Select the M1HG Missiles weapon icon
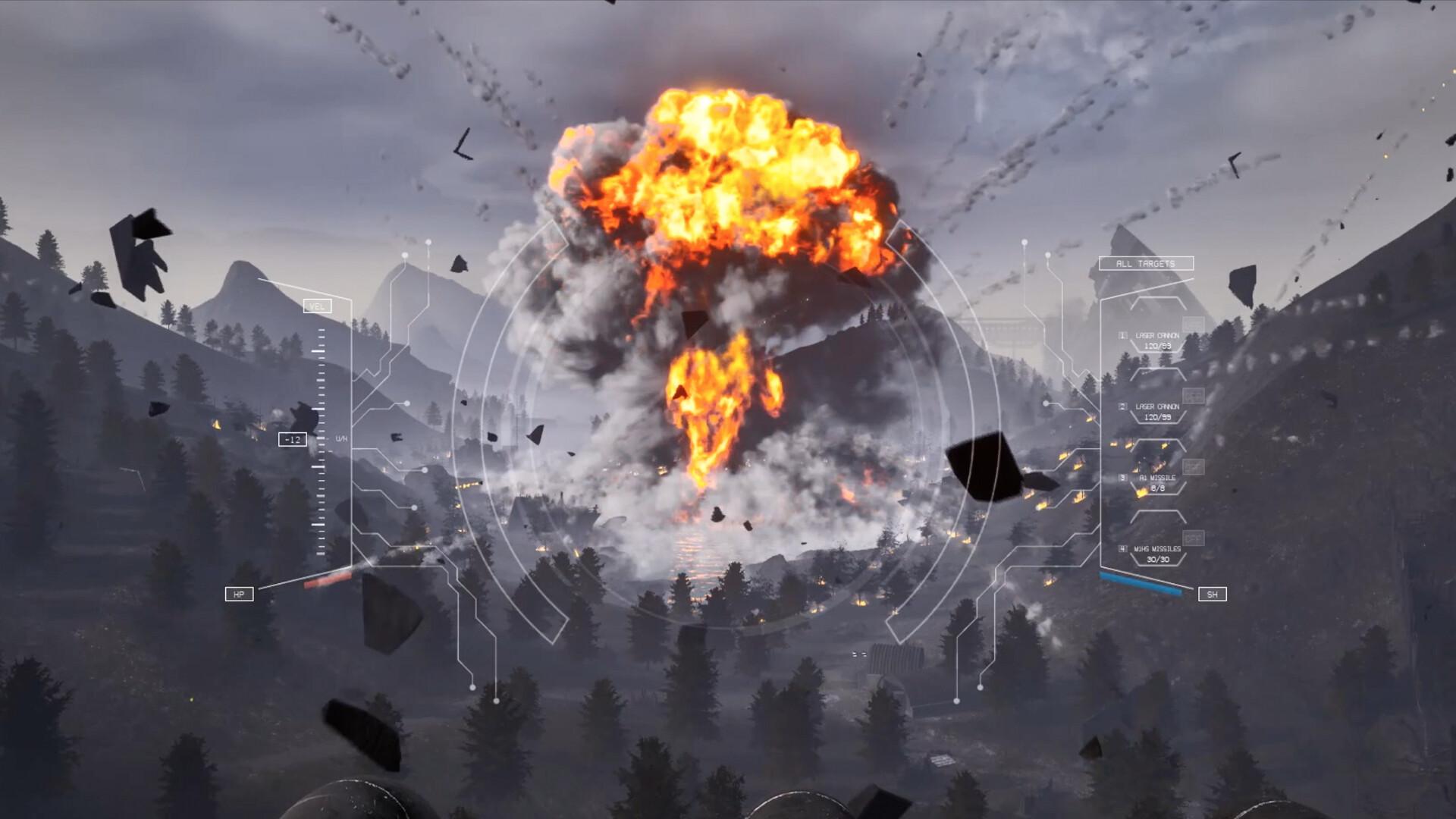Viewport: 1456px width, 819px height. tap(1156, 549)
